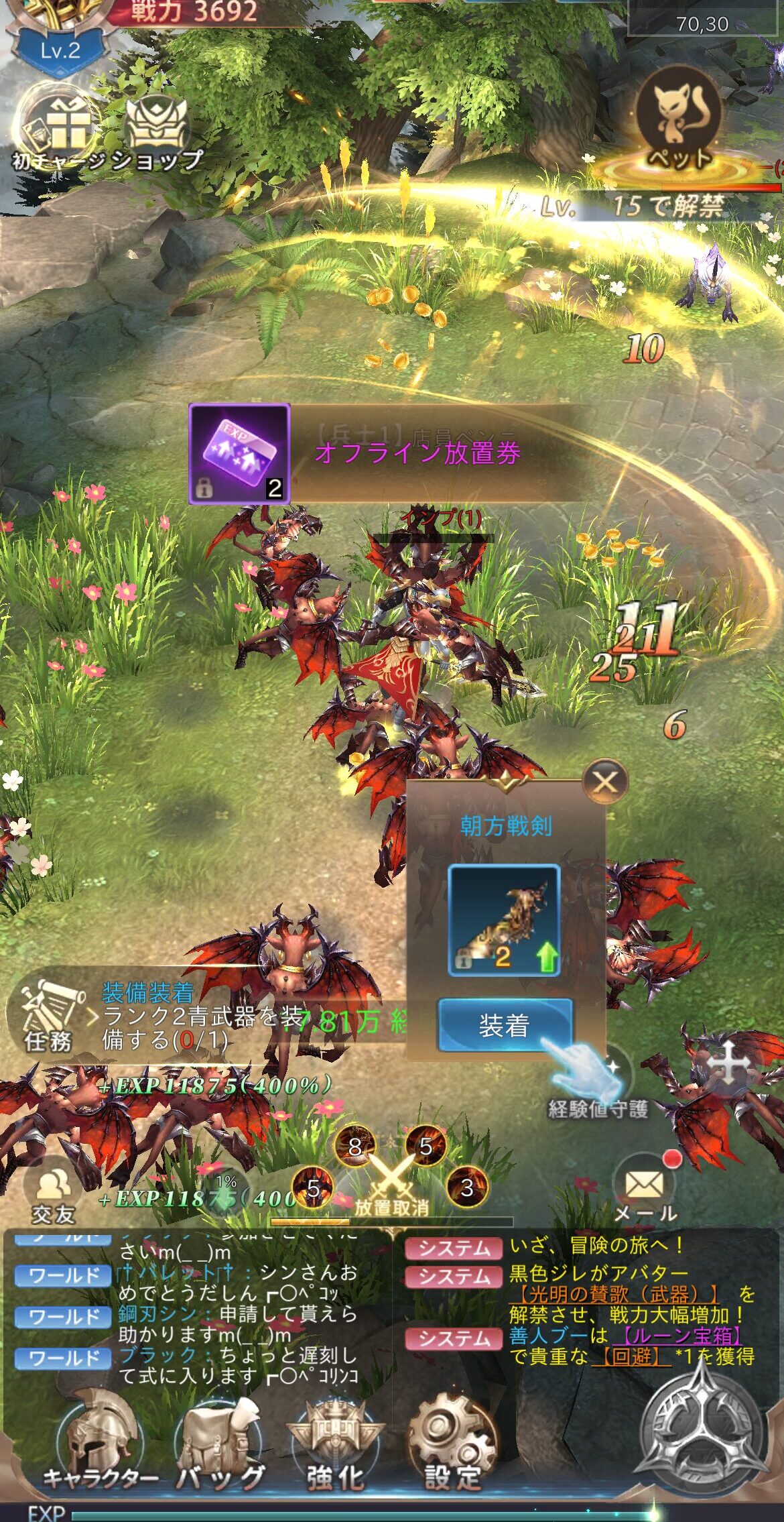This screenshot has height=1522, width=784.
Task: Equip the sword with the 装着 button
Action: point(505,1025)
